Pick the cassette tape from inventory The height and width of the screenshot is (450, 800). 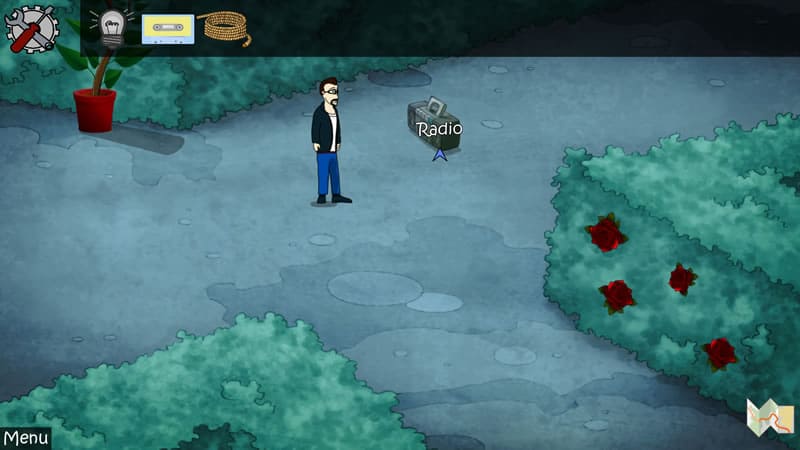167,29
